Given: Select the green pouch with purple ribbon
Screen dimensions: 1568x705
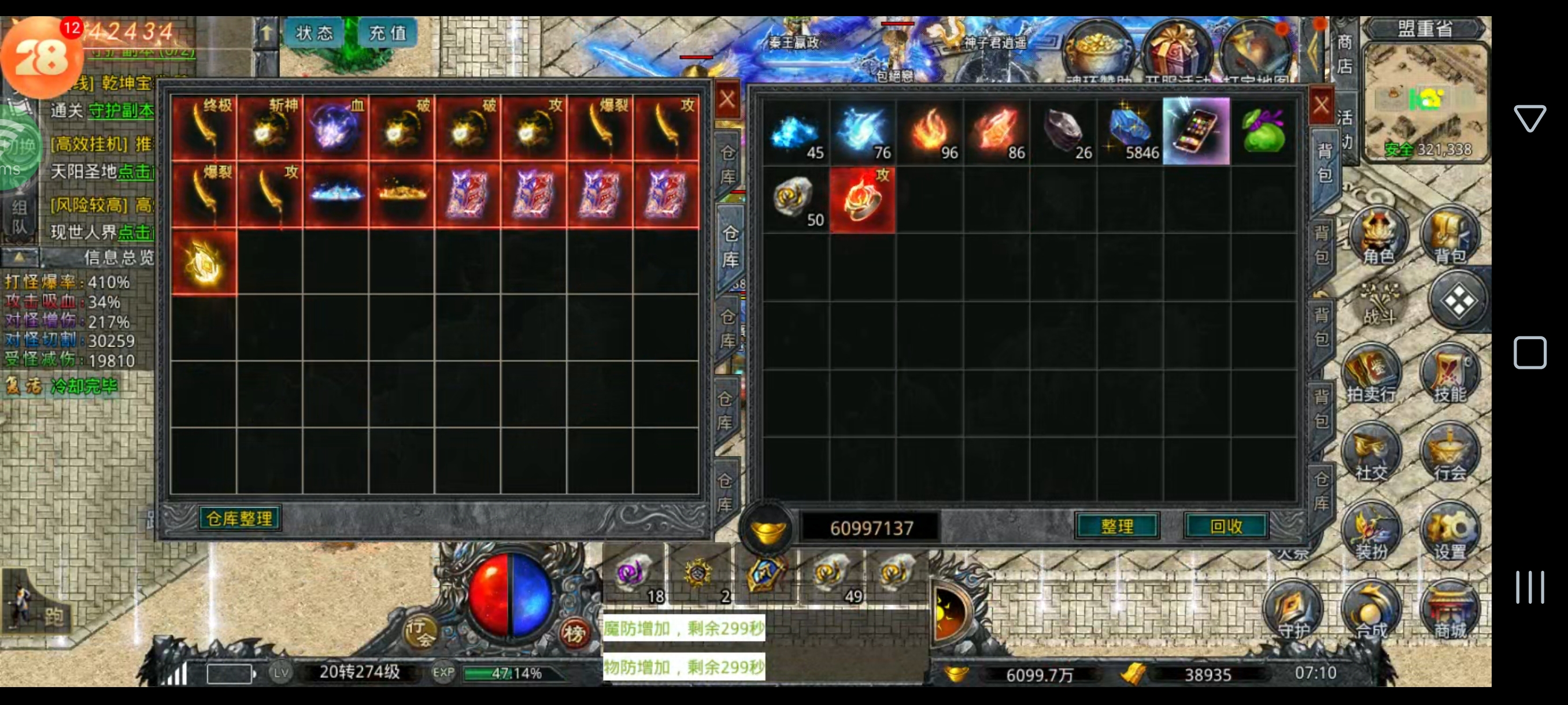Looking at the screenshot, I should [1263, 131].
